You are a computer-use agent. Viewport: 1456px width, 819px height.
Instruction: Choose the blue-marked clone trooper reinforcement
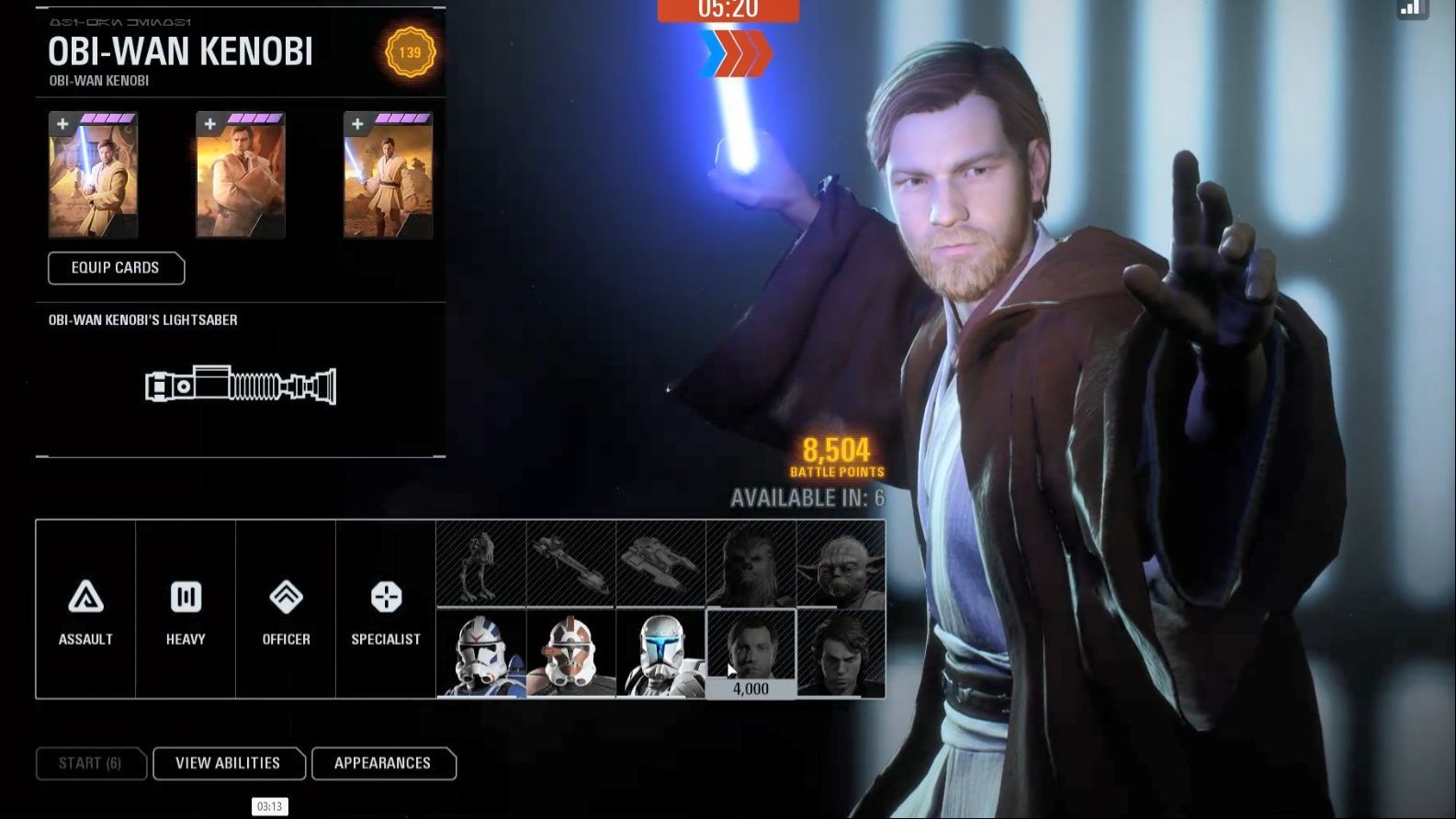pyautogui.click(x=481, y=654)
